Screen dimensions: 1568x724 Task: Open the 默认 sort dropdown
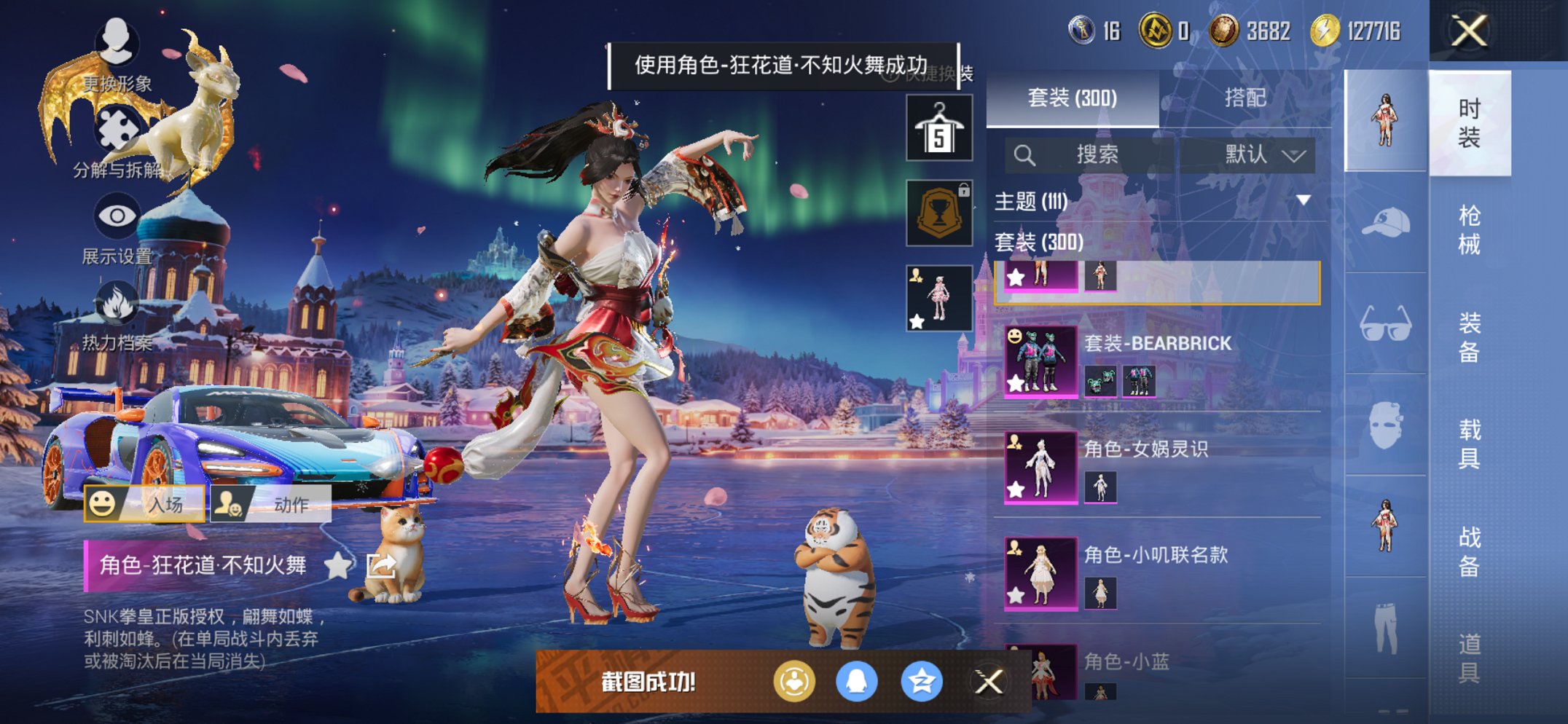tap(1262, 154)
